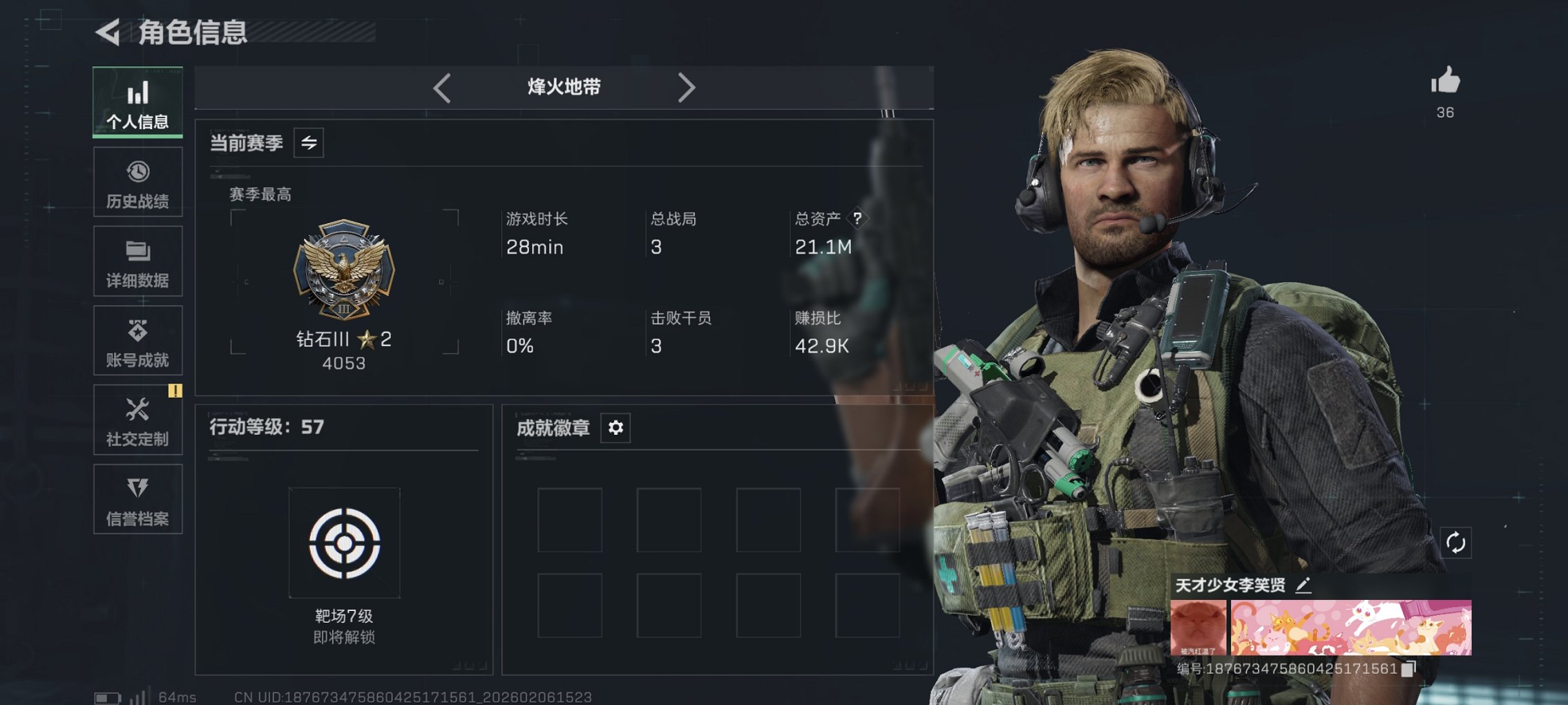Open the 总资产 question mark tooltip
Viewport: 1568px width, 705px height.
point(857,219)
